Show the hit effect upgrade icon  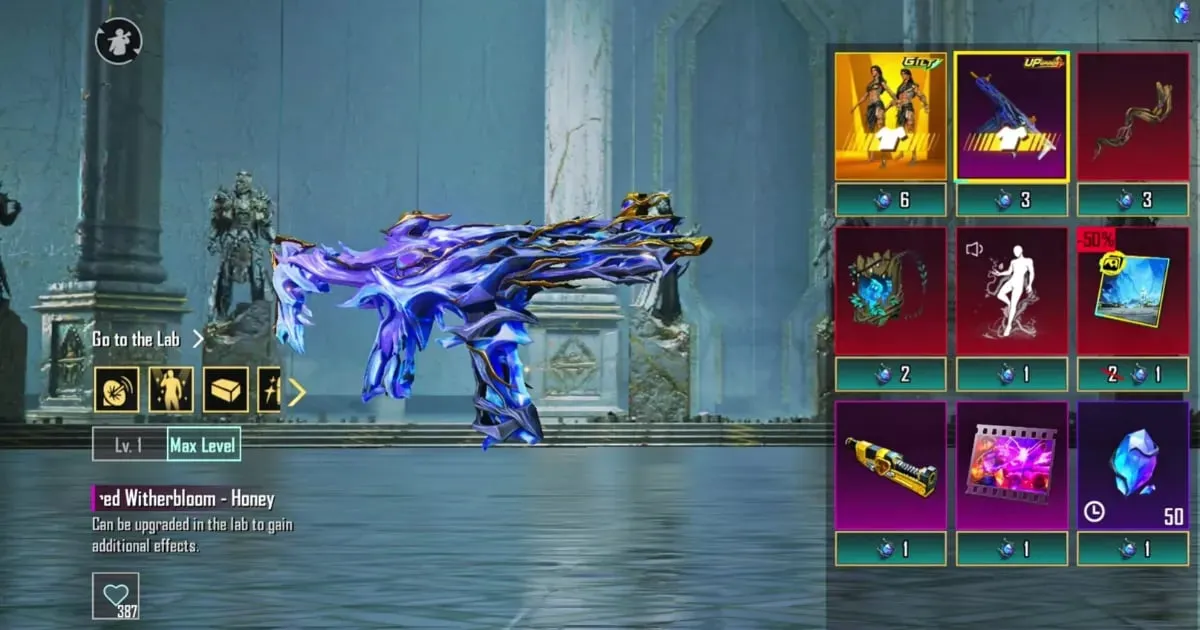pos(117,390)
